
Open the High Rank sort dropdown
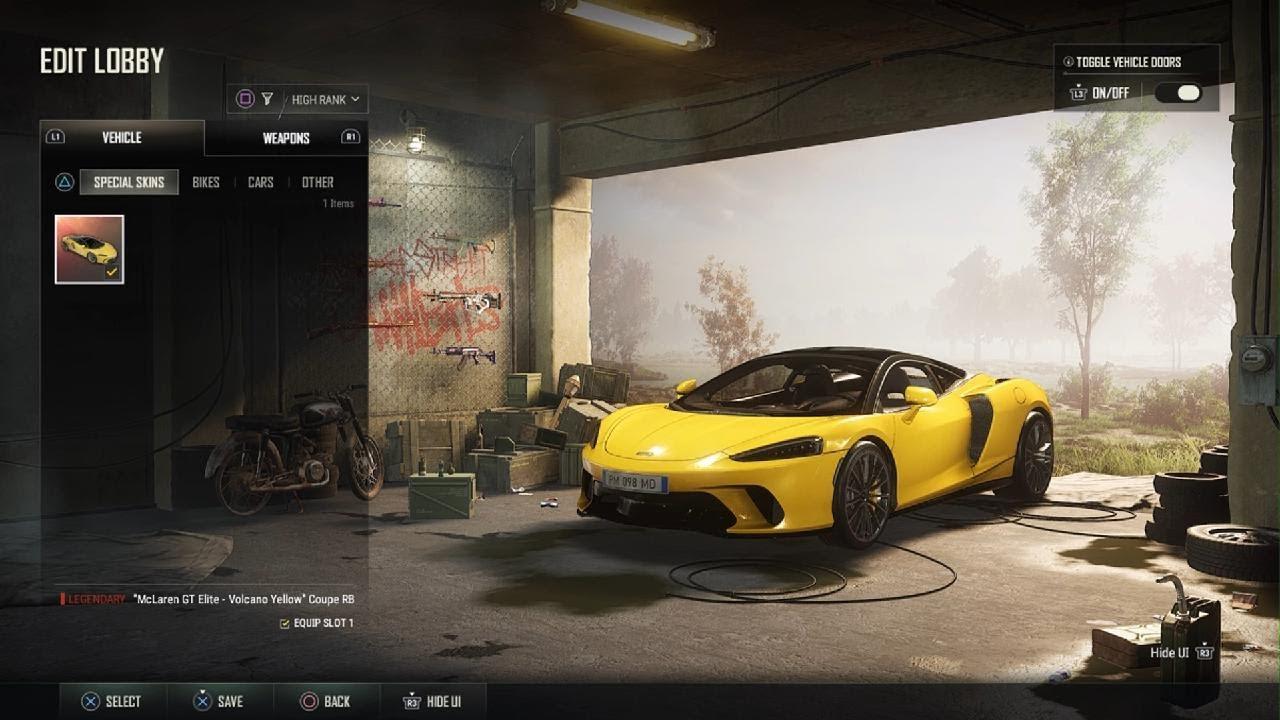(326, 99)
